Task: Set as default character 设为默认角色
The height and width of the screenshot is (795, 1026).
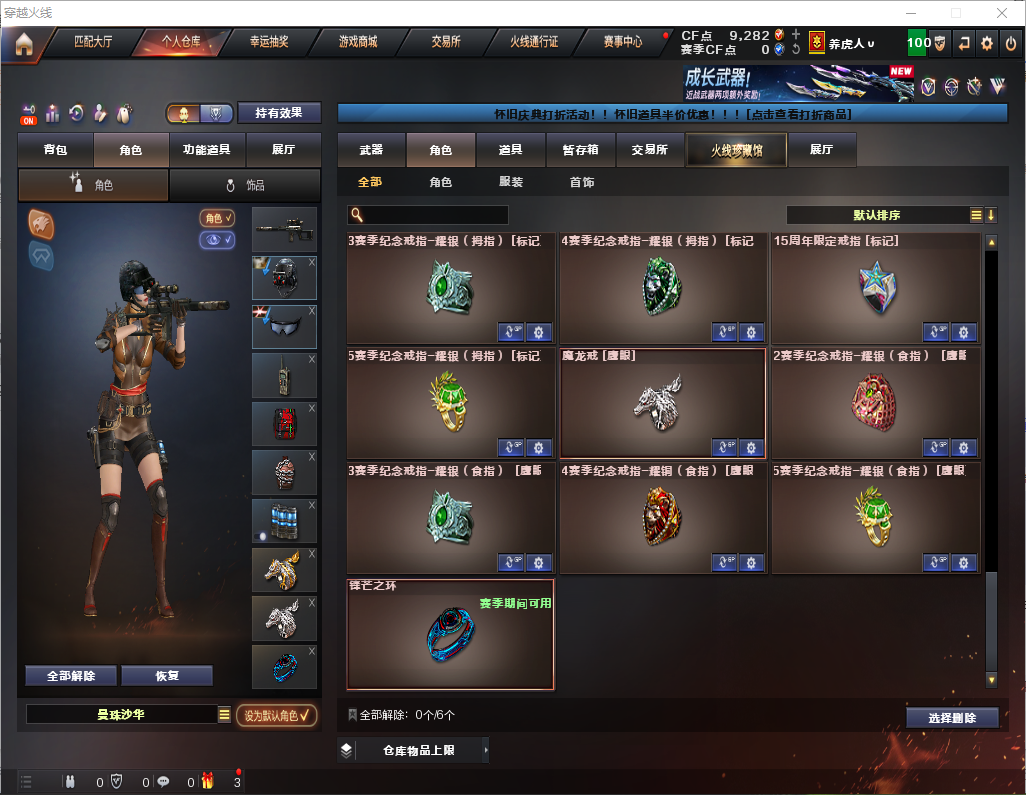Action: tap(277, 715)
